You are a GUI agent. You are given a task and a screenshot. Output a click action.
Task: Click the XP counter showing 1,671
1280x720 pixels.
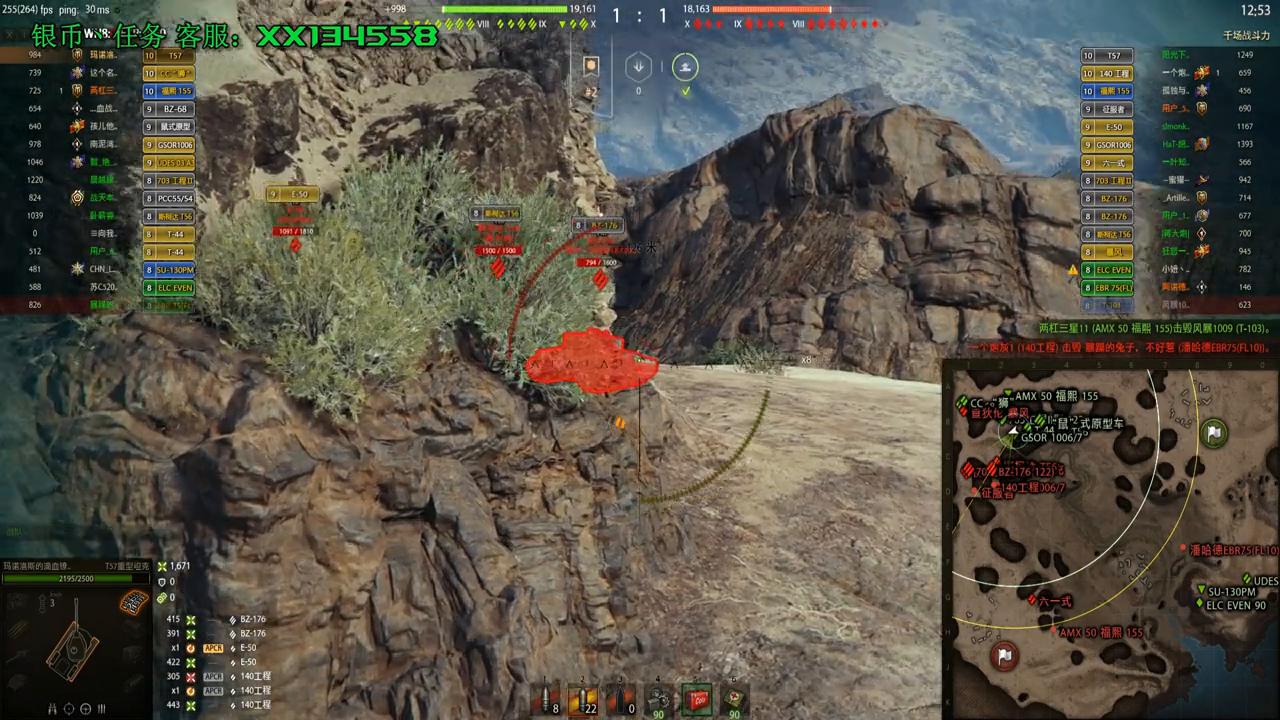pyautogui.click(x=180, y=565)
